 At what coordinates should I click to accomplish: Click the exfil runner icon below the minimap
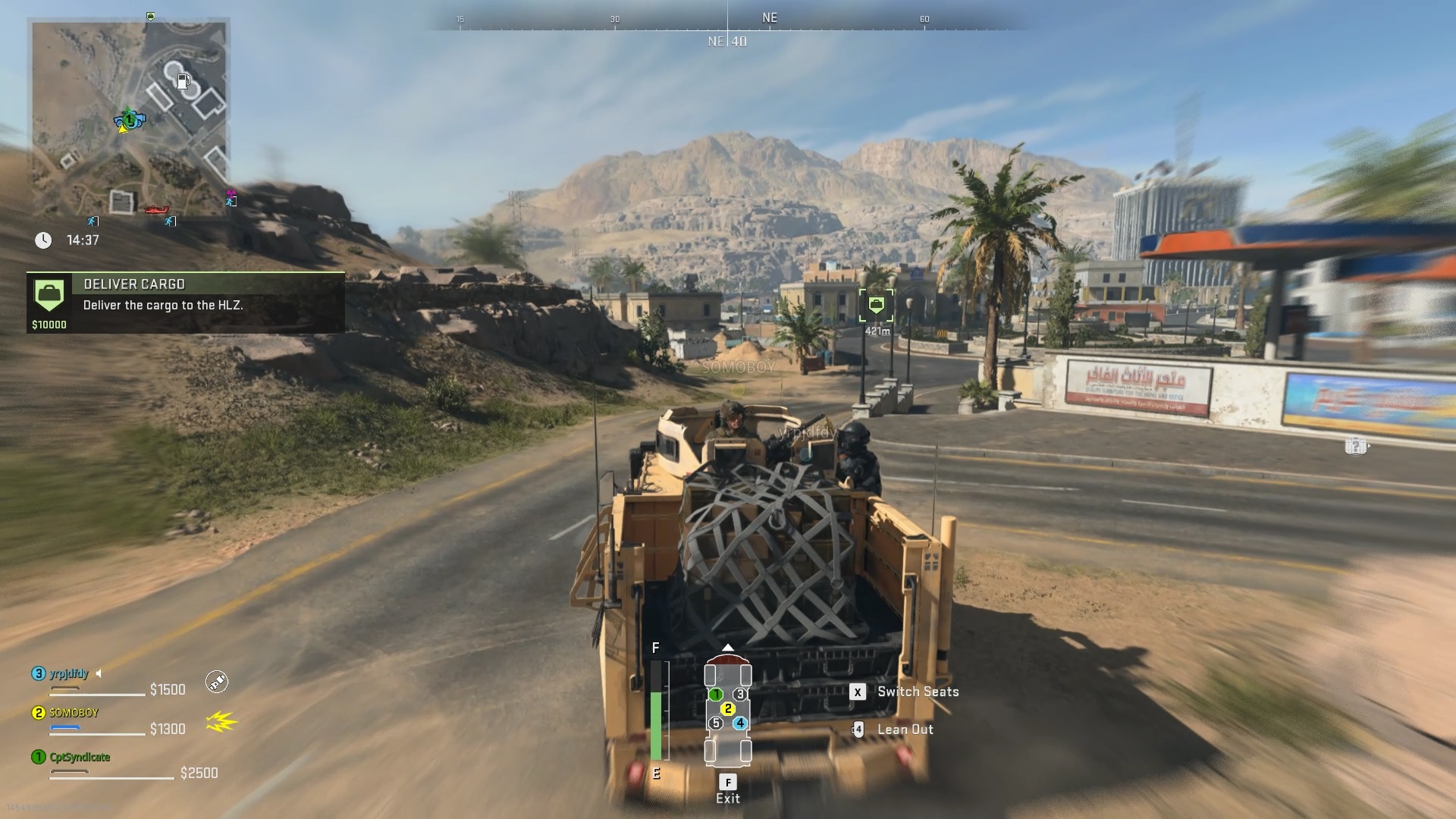(91, 221)
